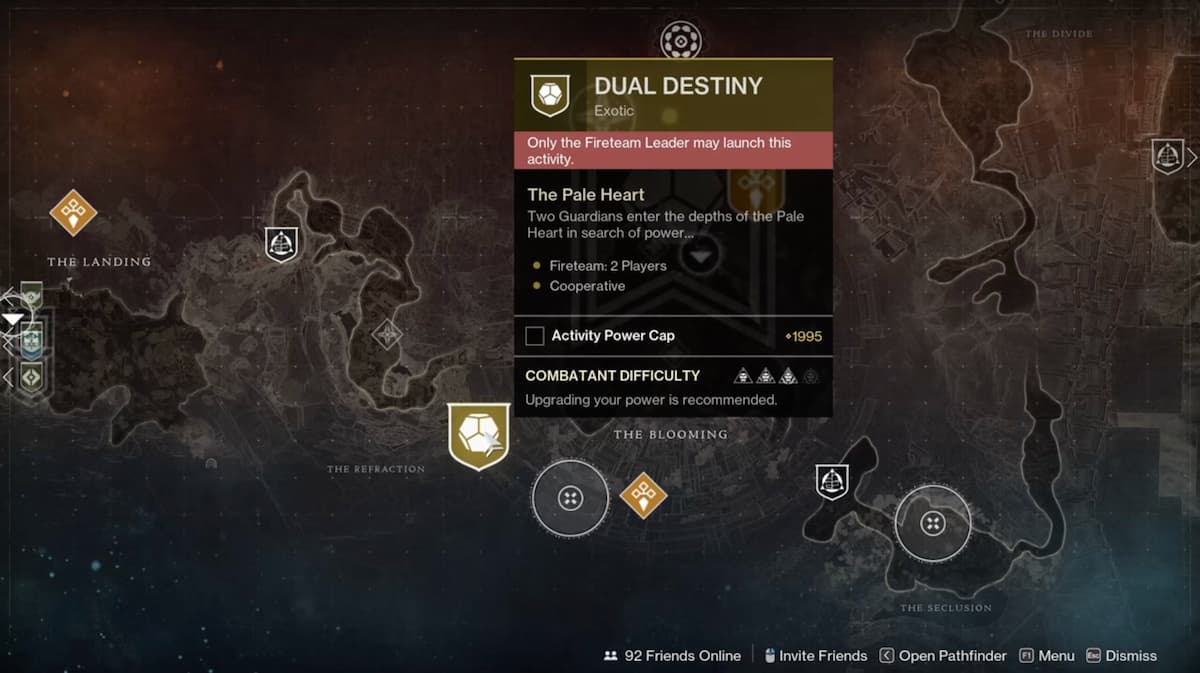Select the landing zone icon at the right edge
This screenshot has height=673, width=1200.
click(1167, 156)
